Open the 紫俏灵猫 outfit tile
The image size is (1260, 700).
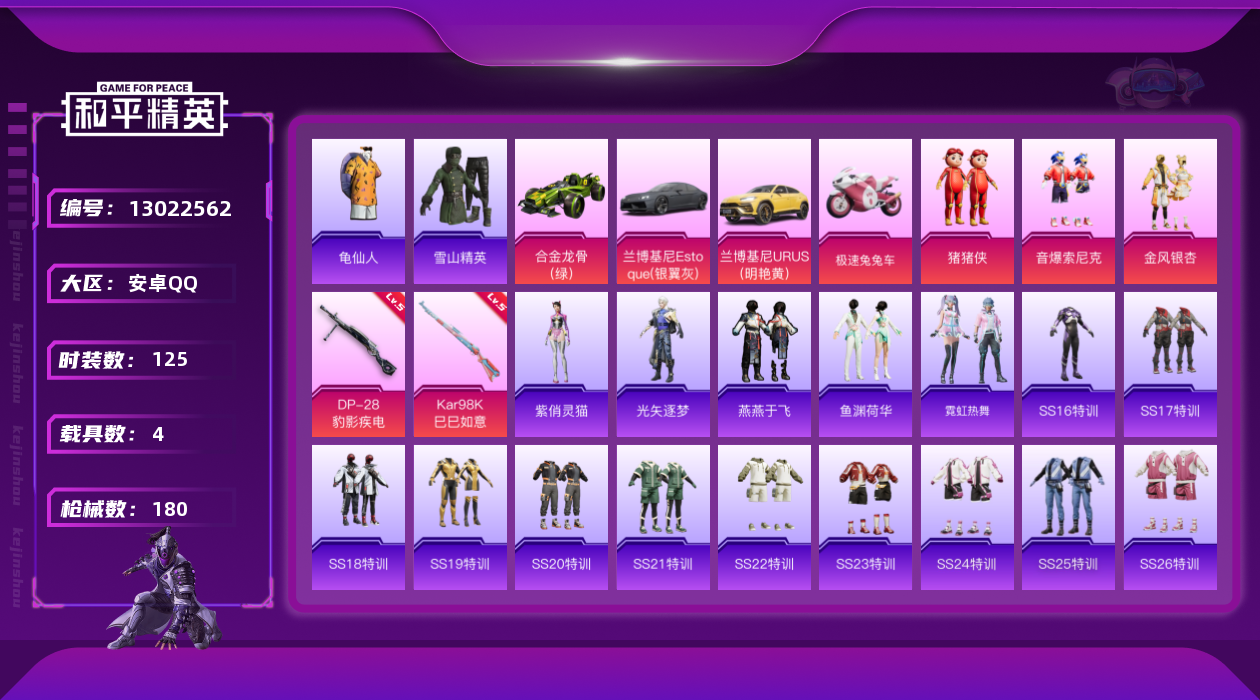click(x=561, y=364)
